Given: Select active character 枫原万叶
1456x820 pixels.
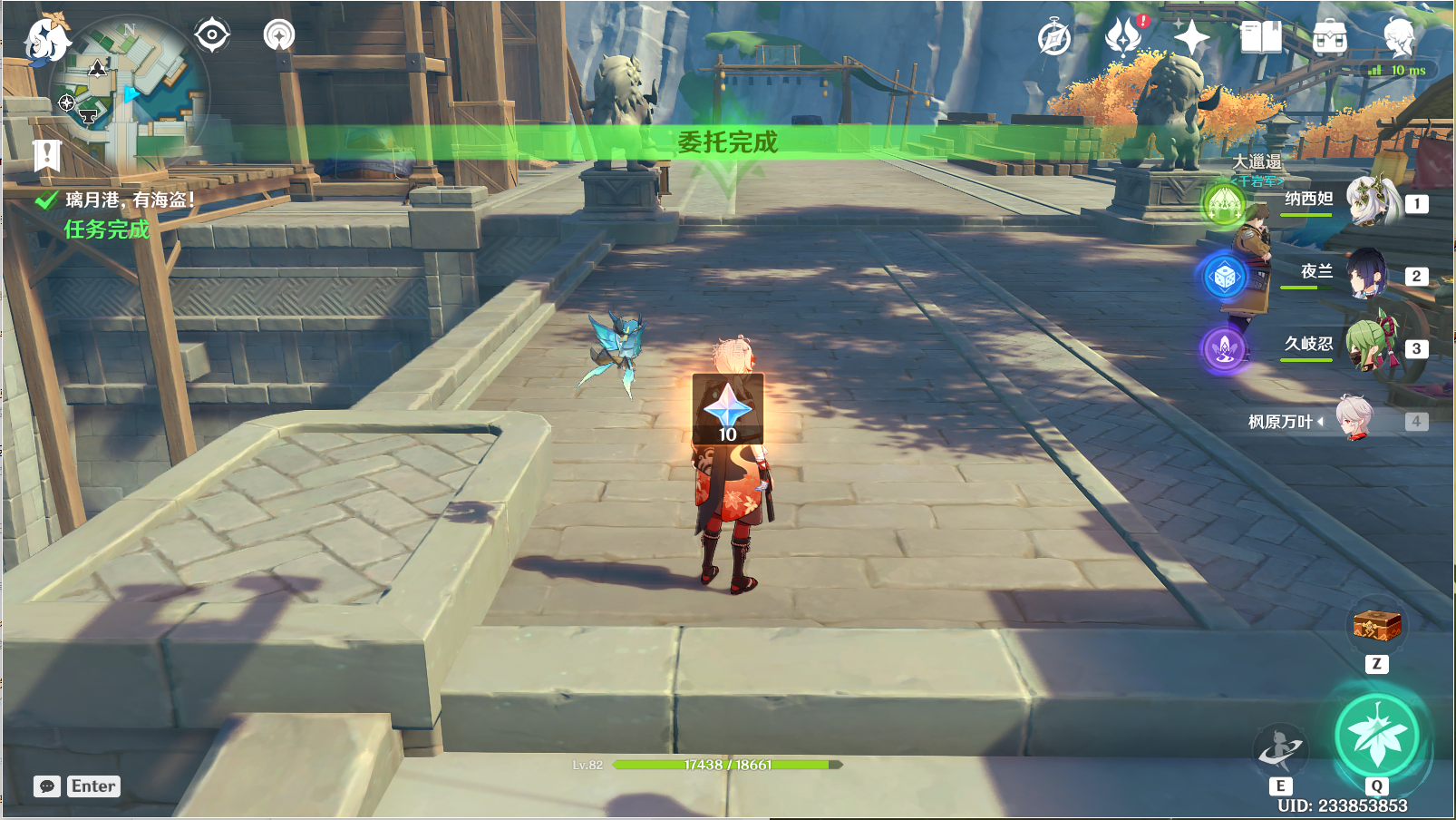Looking at the screenshot, I should [x=1354, y=420].
